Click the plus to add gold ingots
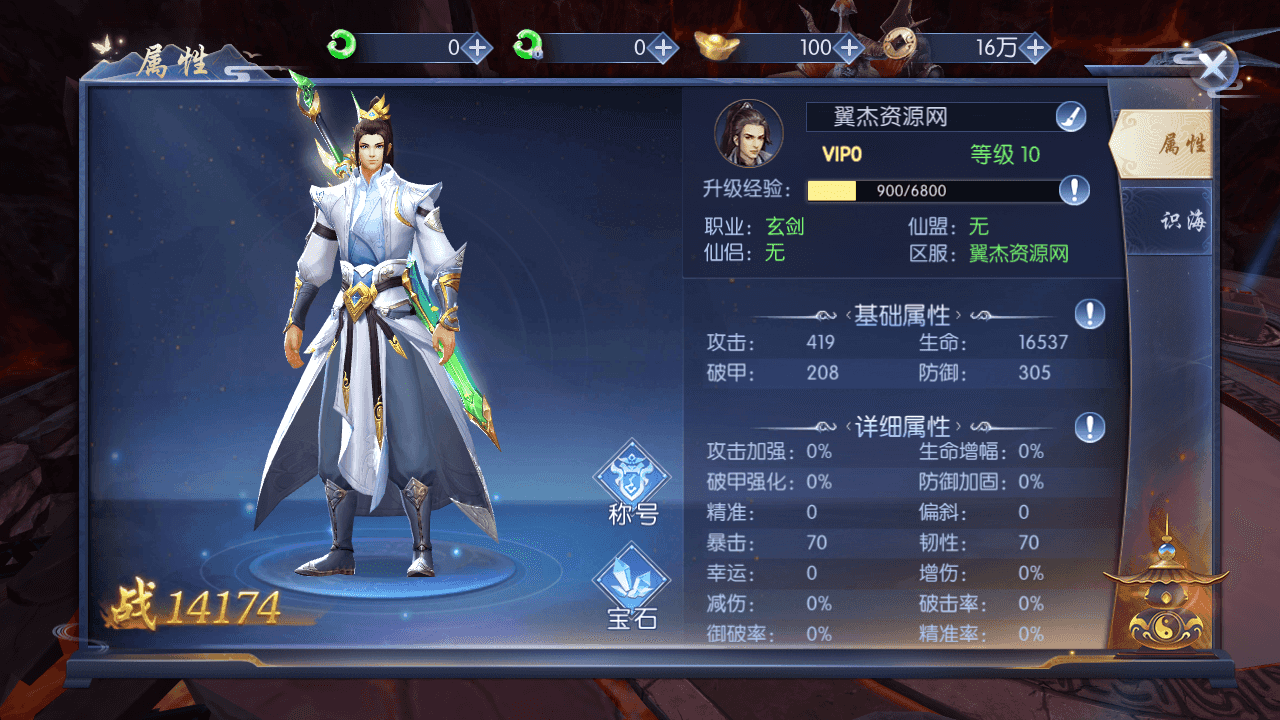The image size is (1280, 720). [849, 46]
